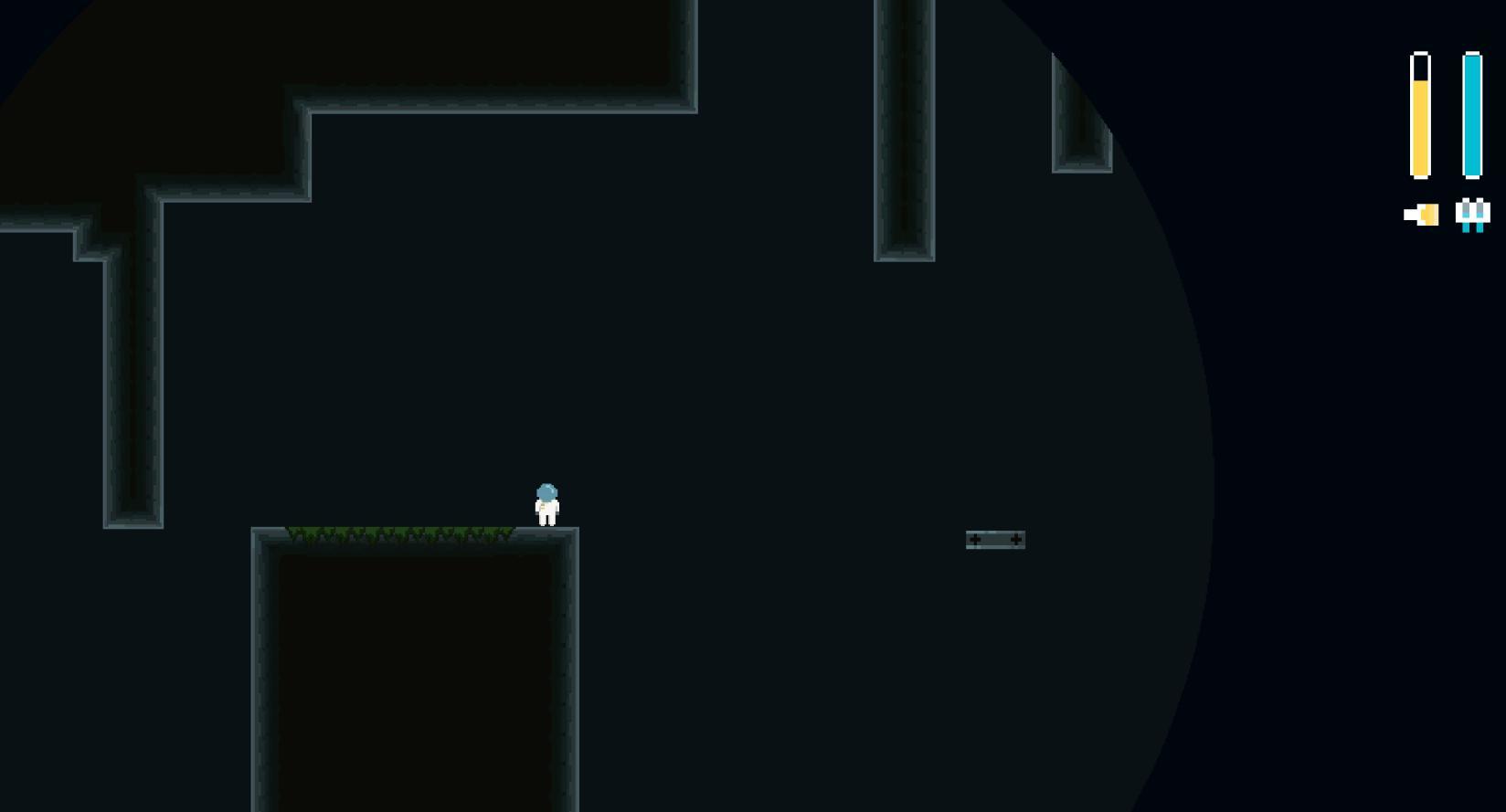Toggle the flashlight beside the yellow meter
Viewport: 1506px width, 812px height.
[1421, 215]
